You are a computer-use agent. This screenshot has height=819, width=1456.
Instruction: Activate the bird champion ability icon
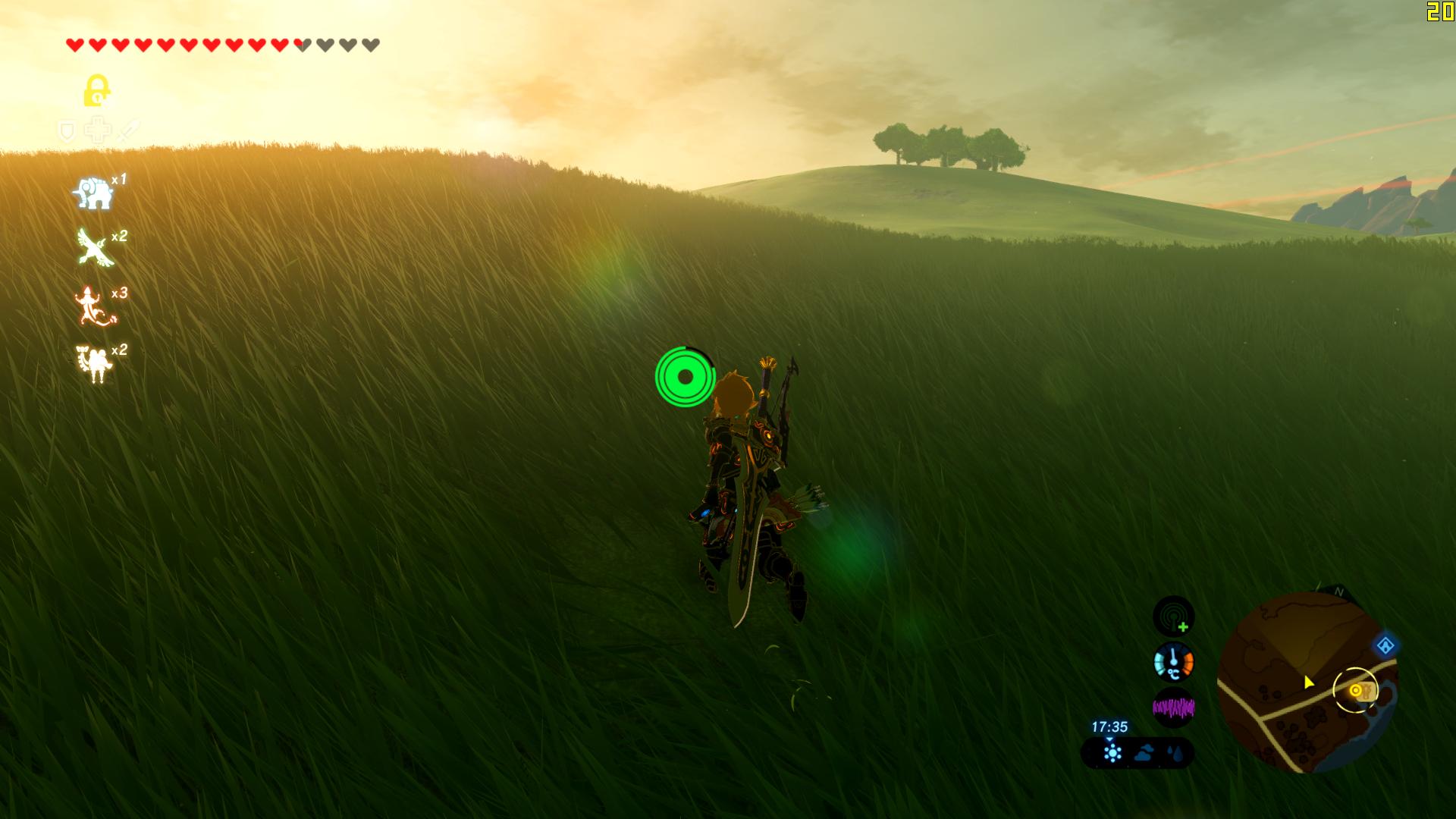click(96, 249)
